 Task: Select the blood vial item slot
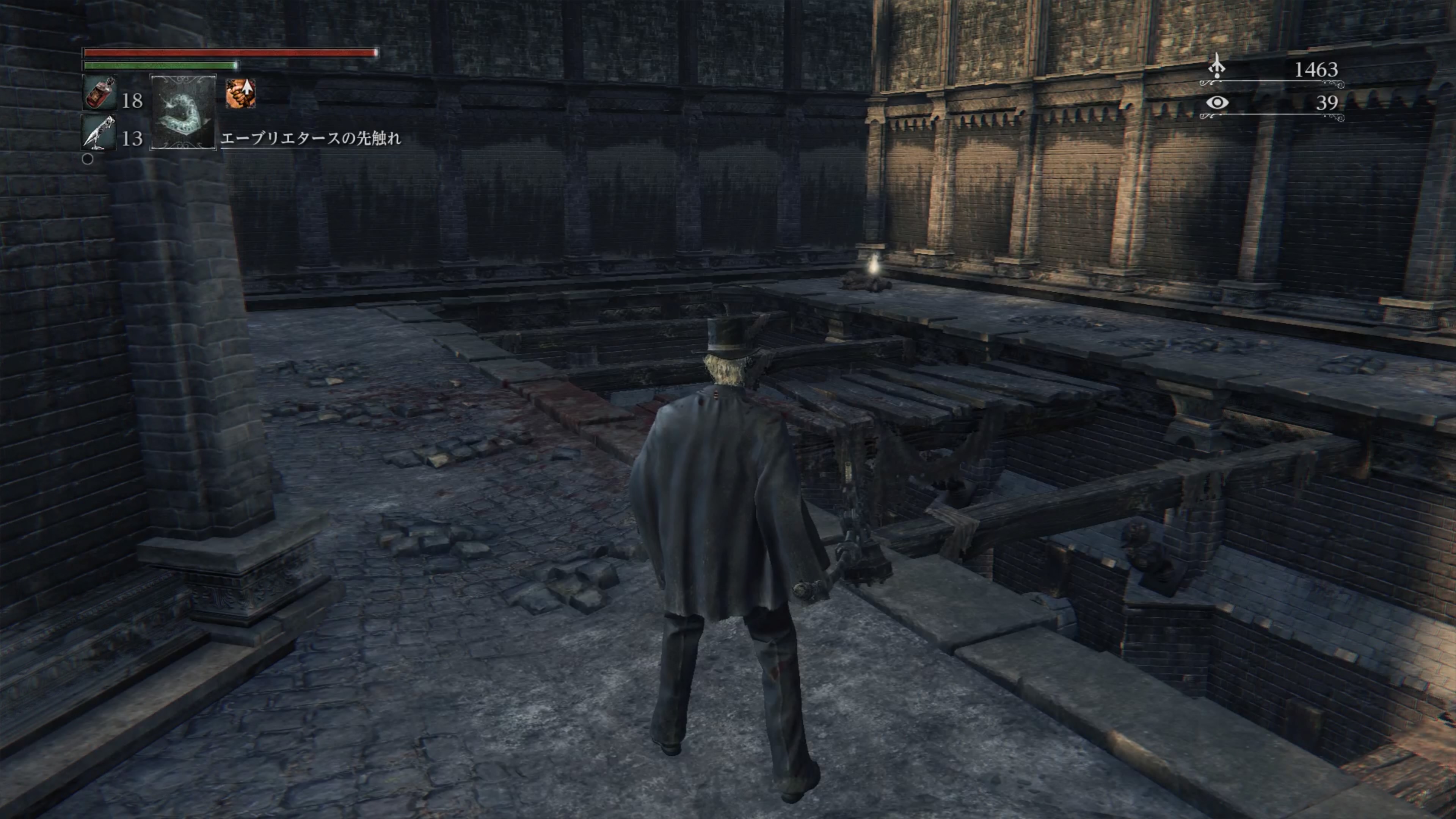(x=99, y=93)
